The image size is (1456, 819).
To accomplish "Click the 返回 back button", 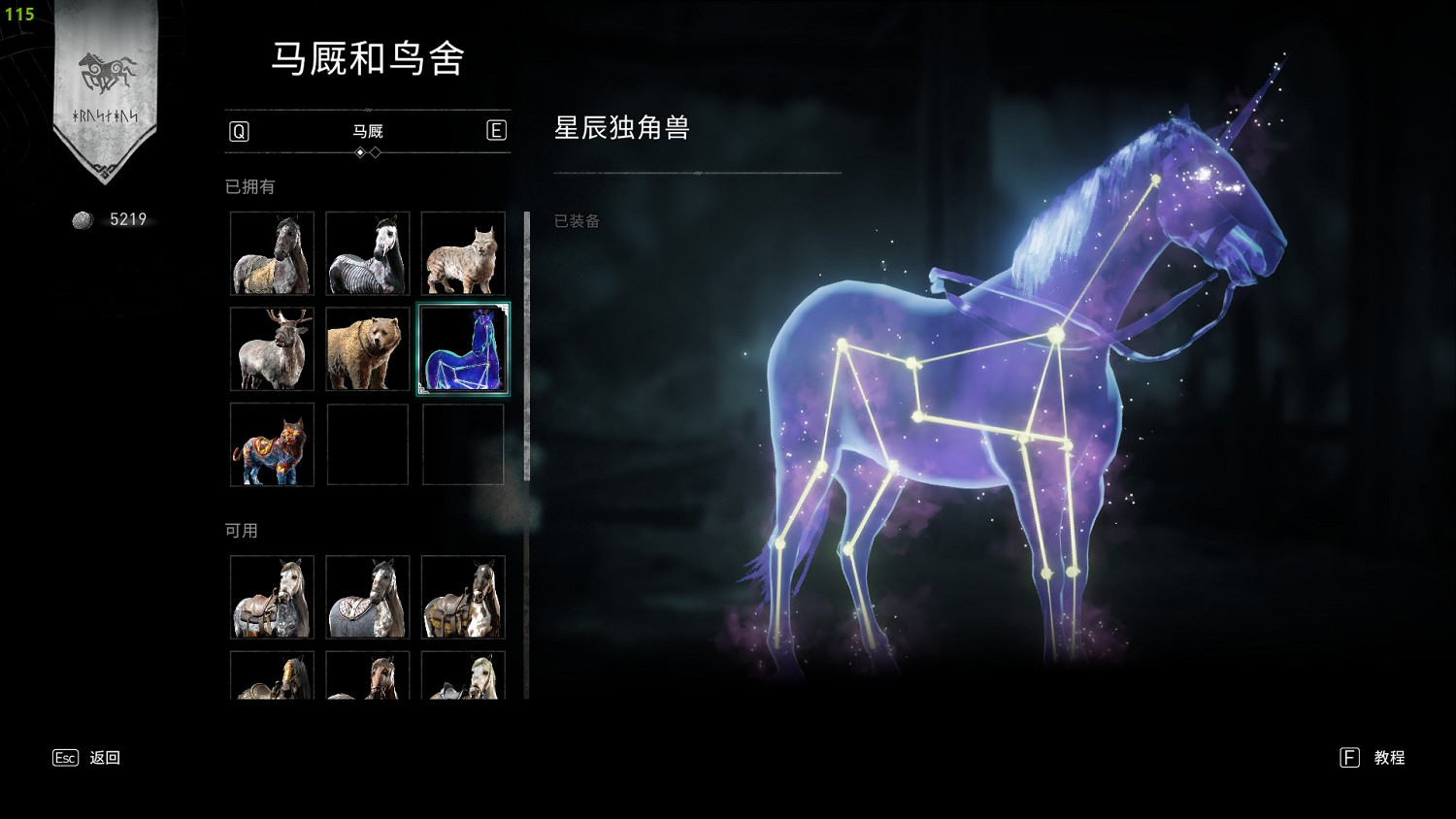I will (x=105, y=758).
